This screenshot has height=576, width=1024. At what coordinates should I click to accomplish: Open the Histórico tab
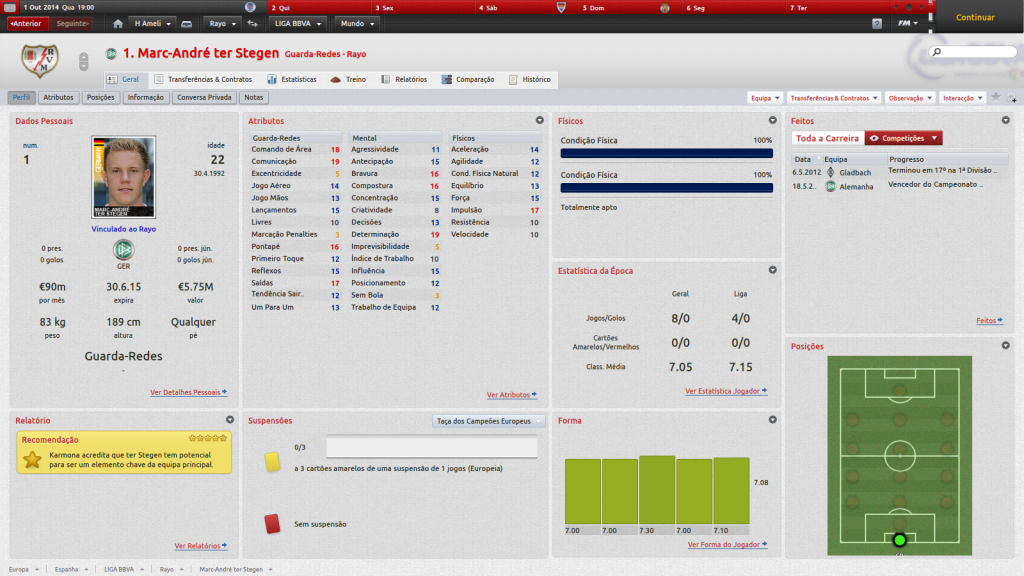click(530, 79)
